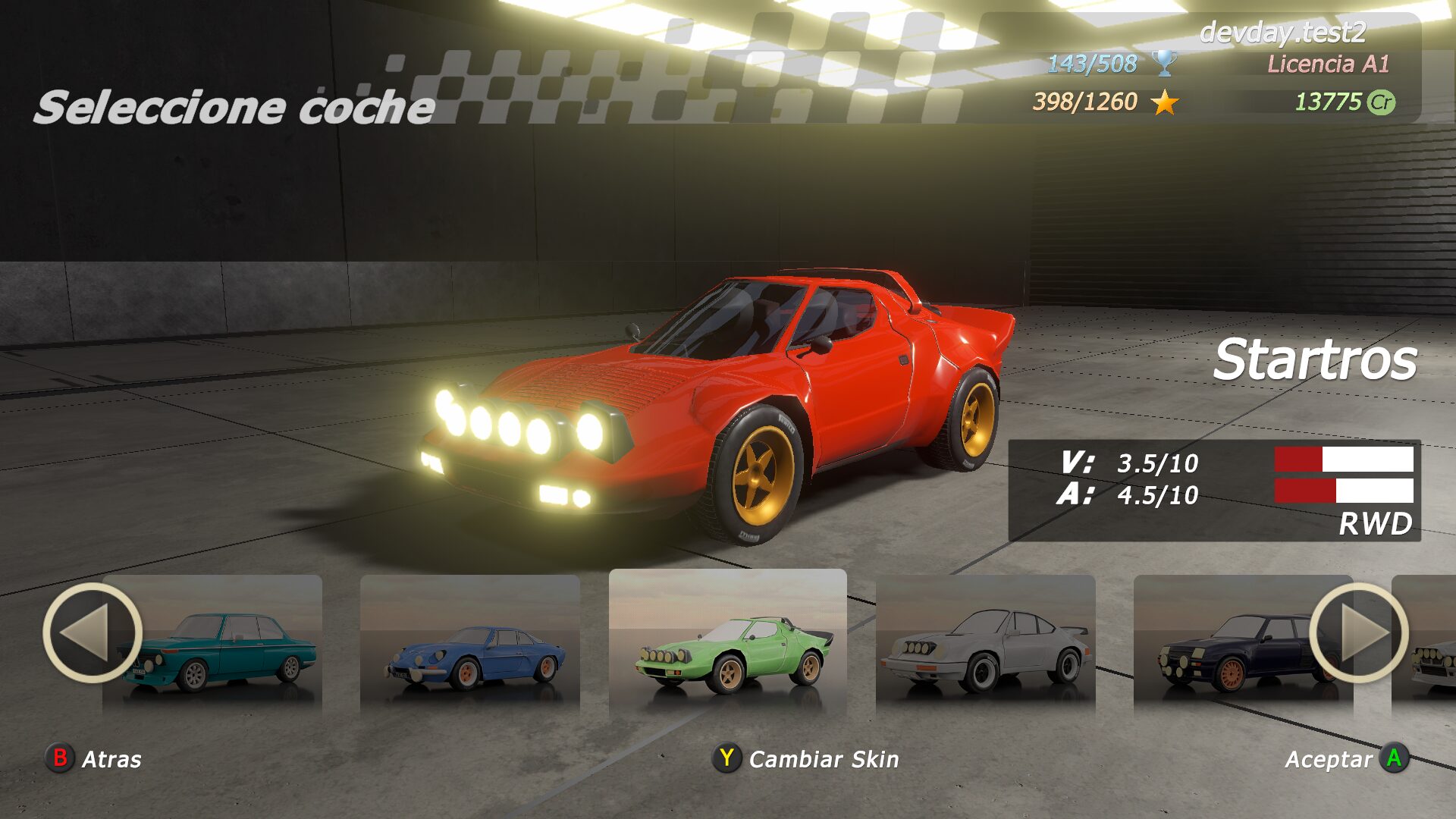Change the car skin via Cambiar Skin
This screenshot has width=1456, height=819.
[806, 758]
